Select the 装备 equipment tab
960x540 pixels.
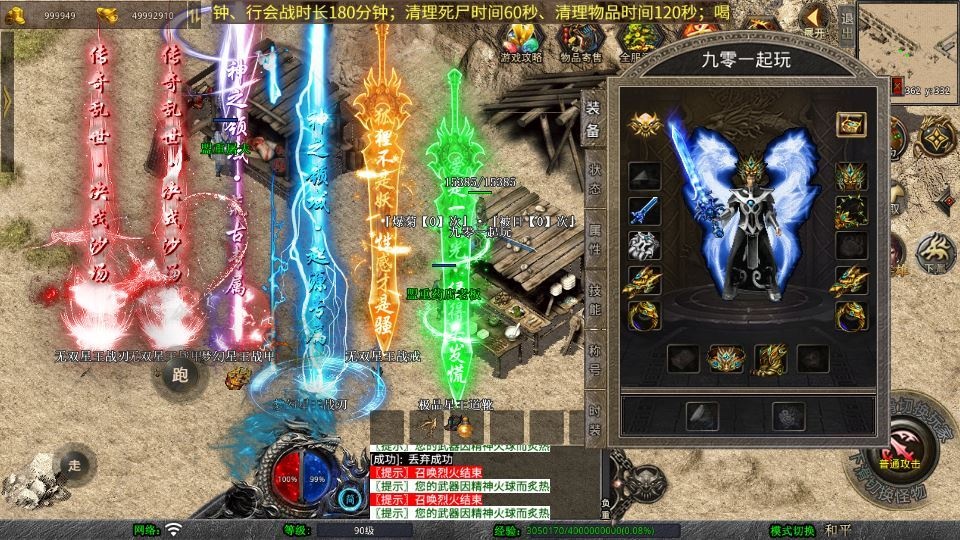coord(593,117)
